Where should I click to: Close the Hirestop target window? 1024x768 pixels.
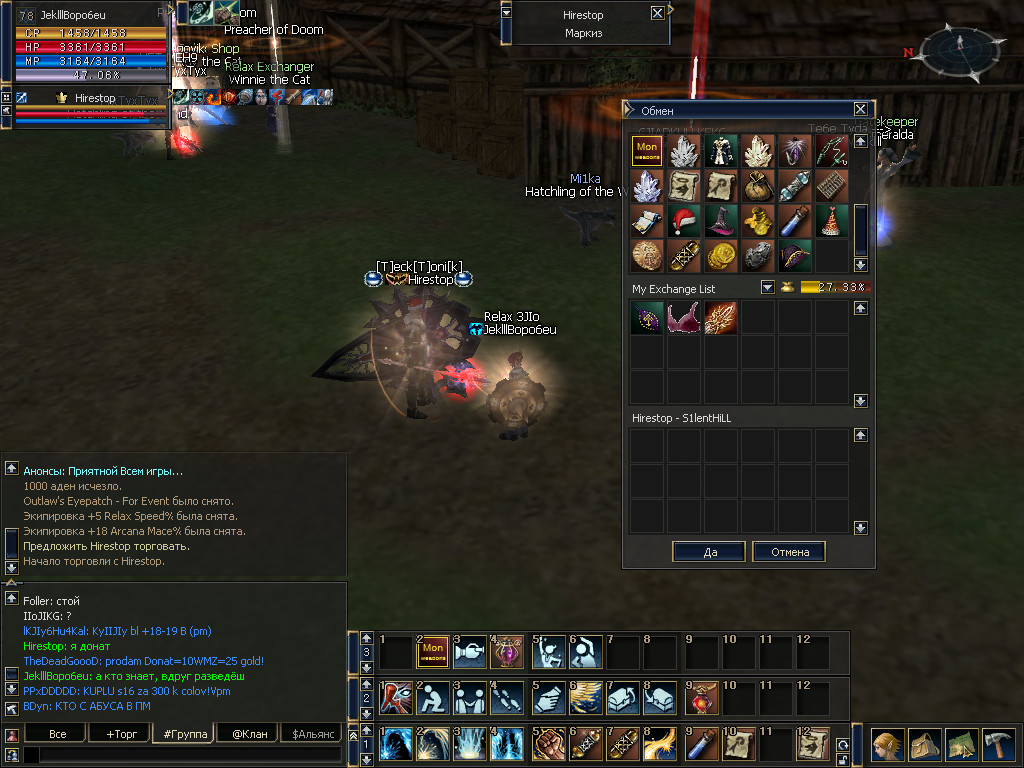(x=656, y=14)
